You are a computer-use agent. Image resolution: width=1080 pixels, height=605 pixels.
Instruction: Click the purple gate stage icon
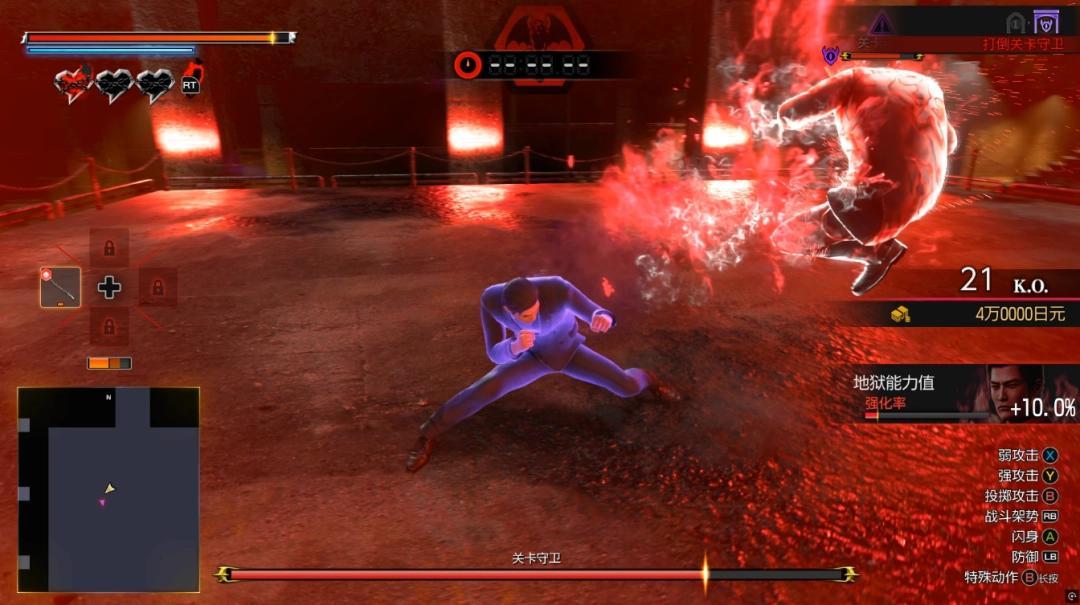pyautogui.click(x=1046, y=21)
